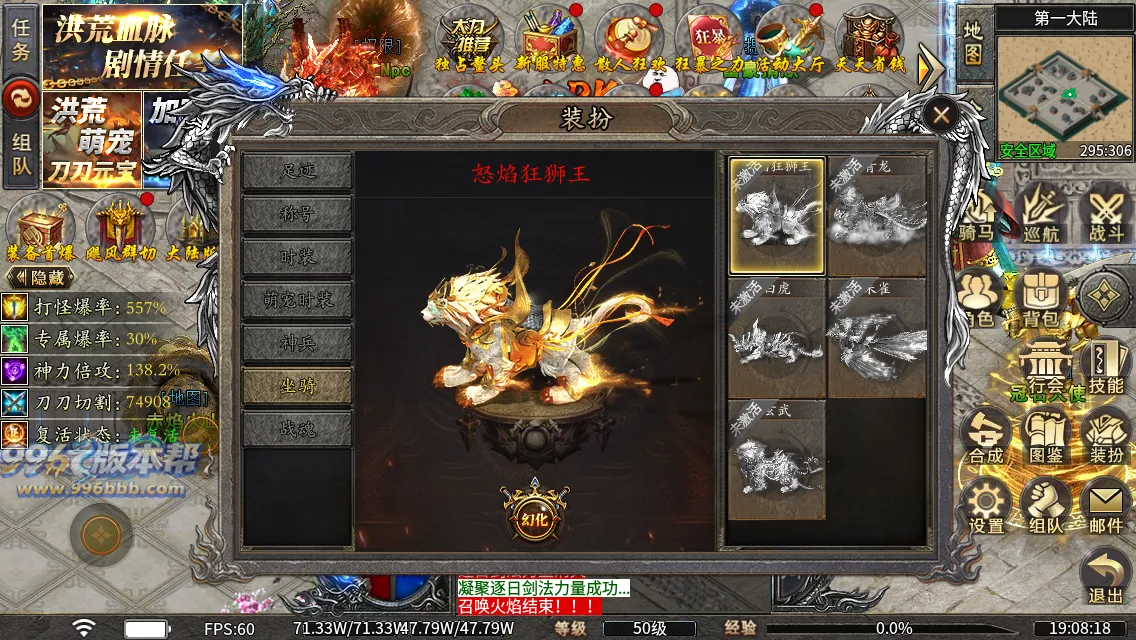Viewport: 1136px width, 640px height.
Task: Switch to the 神兵 tab
Action: tap(297, 343)
